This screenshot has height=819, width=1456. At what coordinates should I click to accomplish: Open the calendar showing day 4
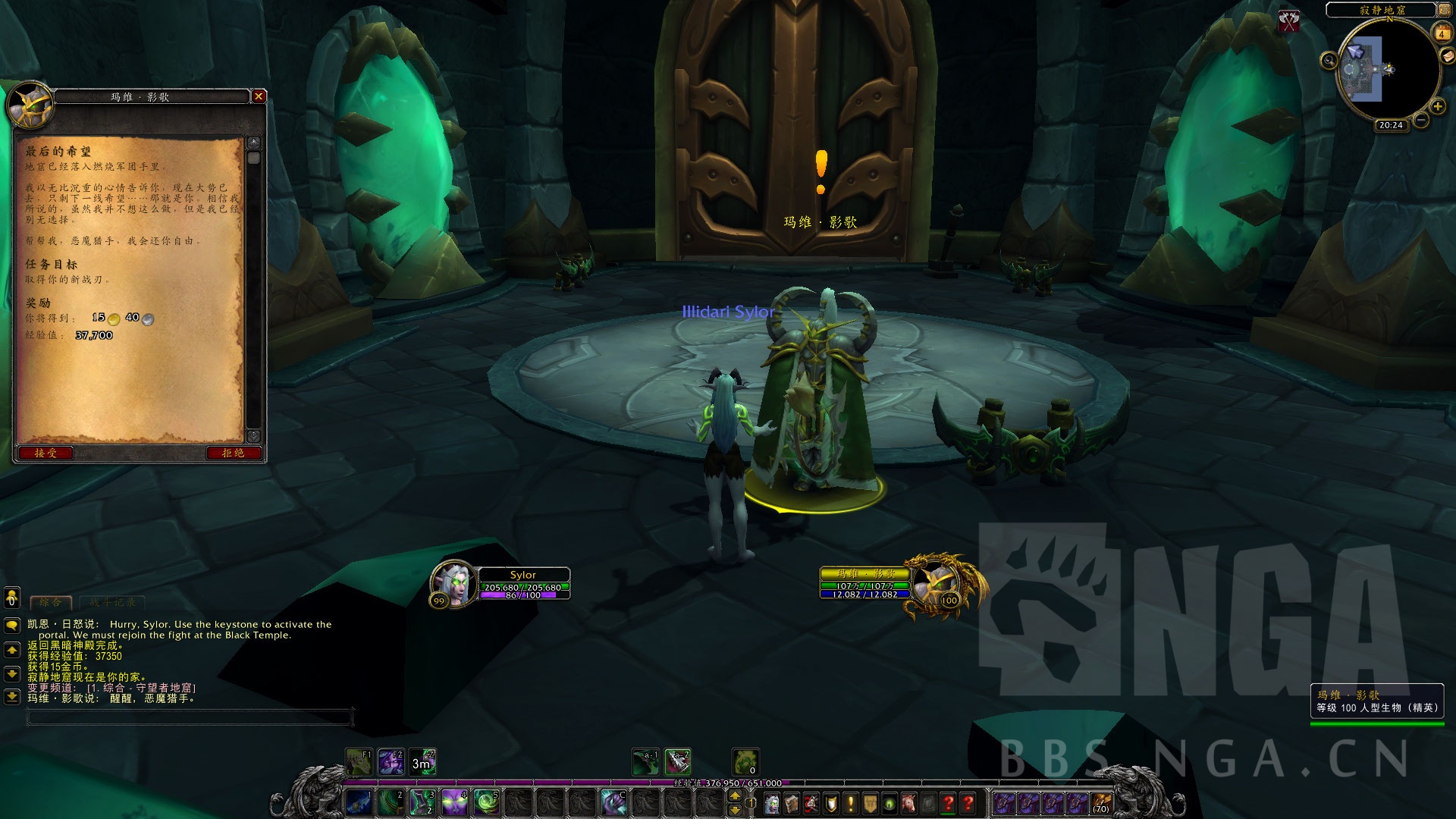coord(1441,33)
